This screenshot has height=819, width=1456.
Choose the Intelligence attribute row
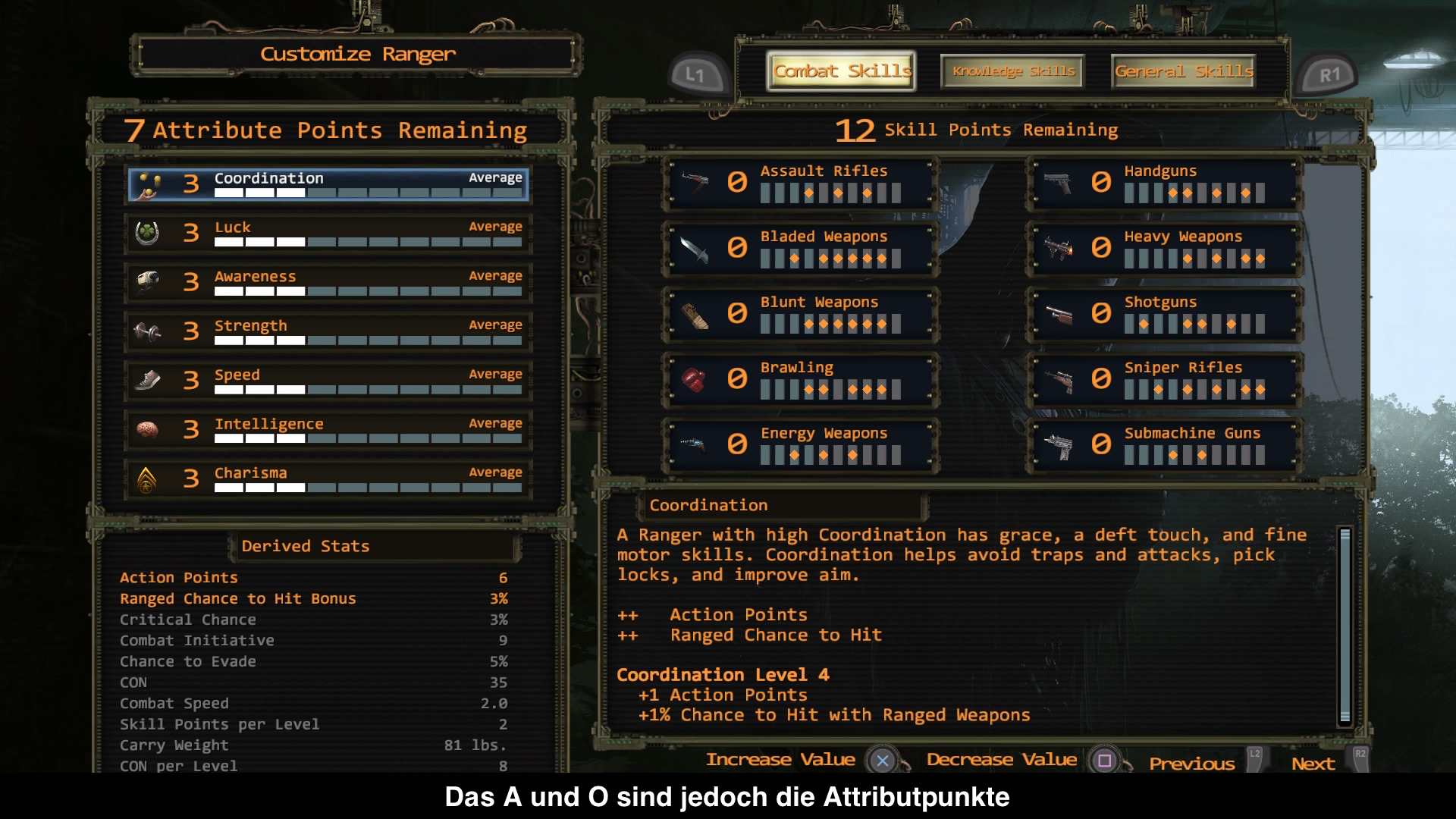pyautogui.click(x=328, y=430)
